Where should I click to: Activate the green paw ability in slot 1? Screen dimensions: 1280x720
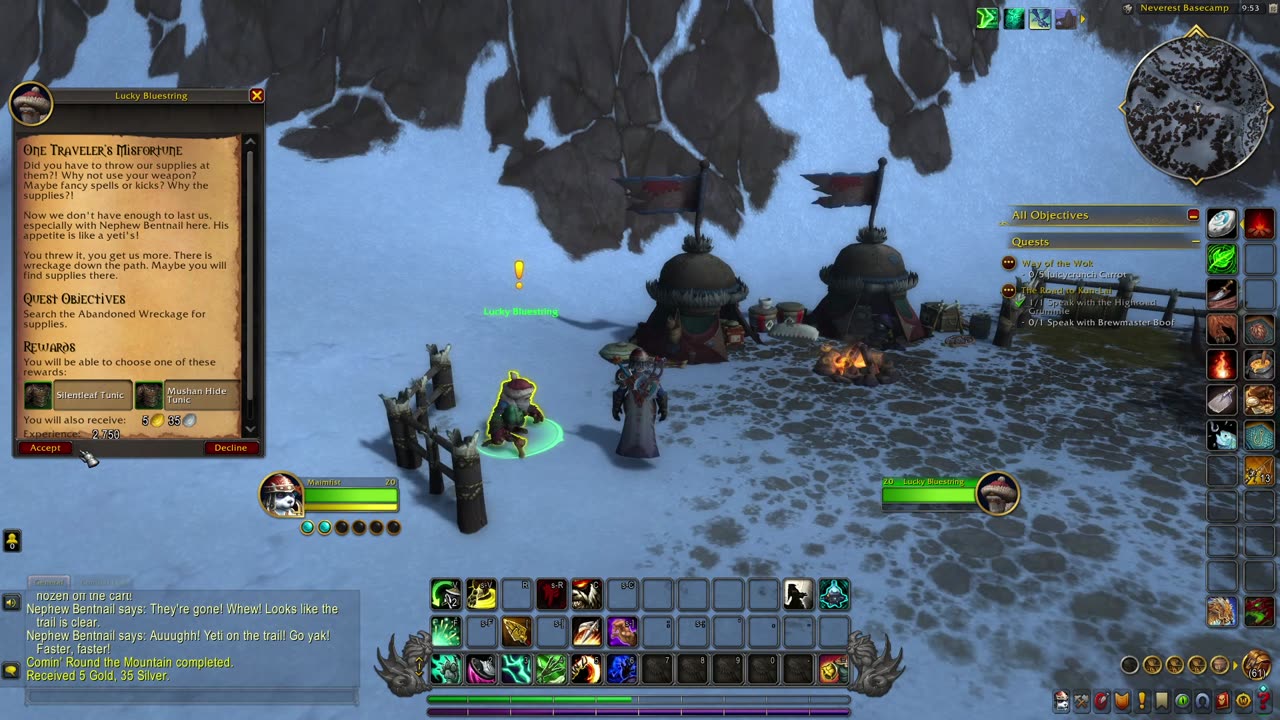(x=446, y=669)
